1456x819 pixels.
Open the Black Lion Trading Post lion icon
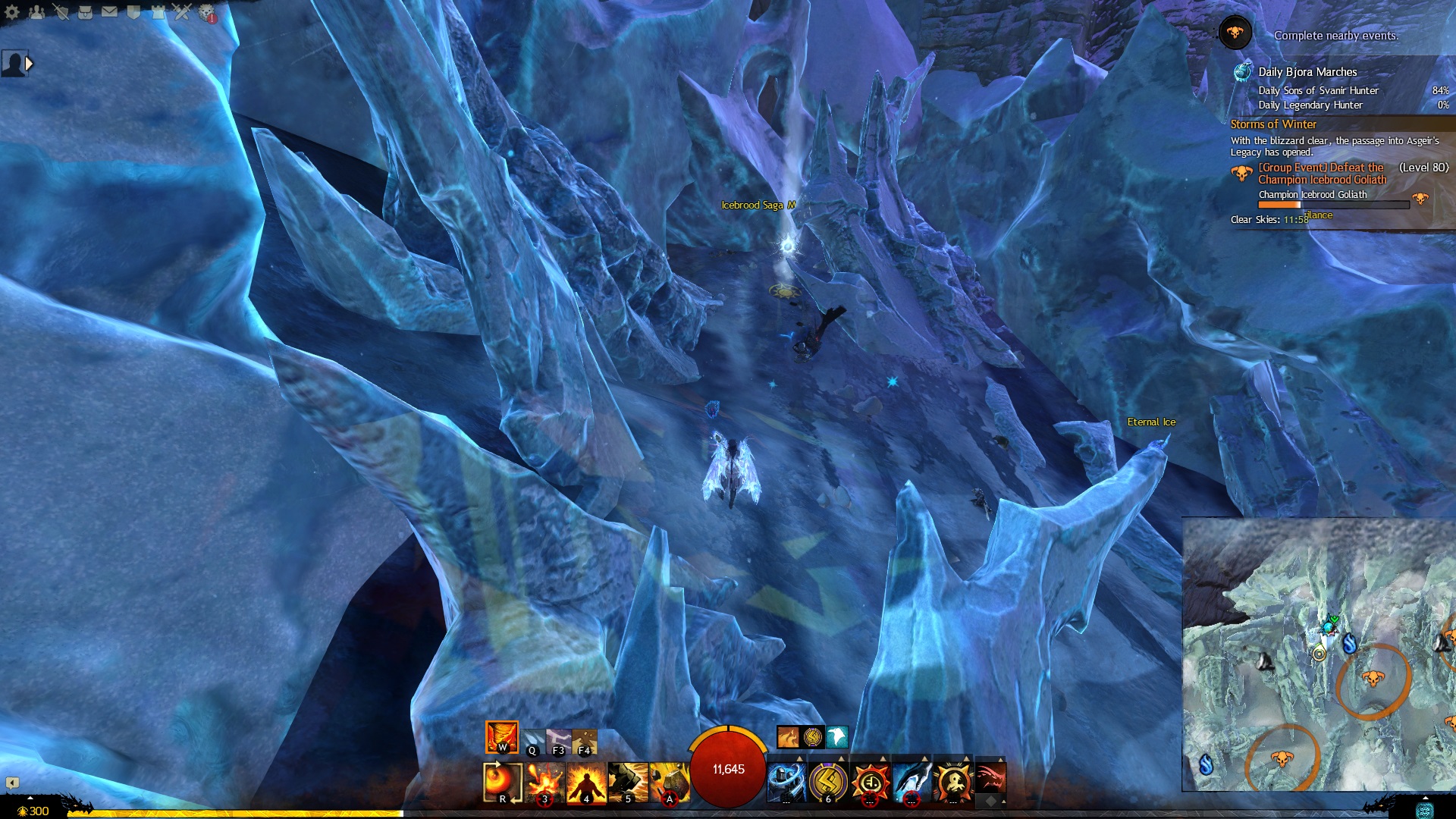tap(206, 12)
